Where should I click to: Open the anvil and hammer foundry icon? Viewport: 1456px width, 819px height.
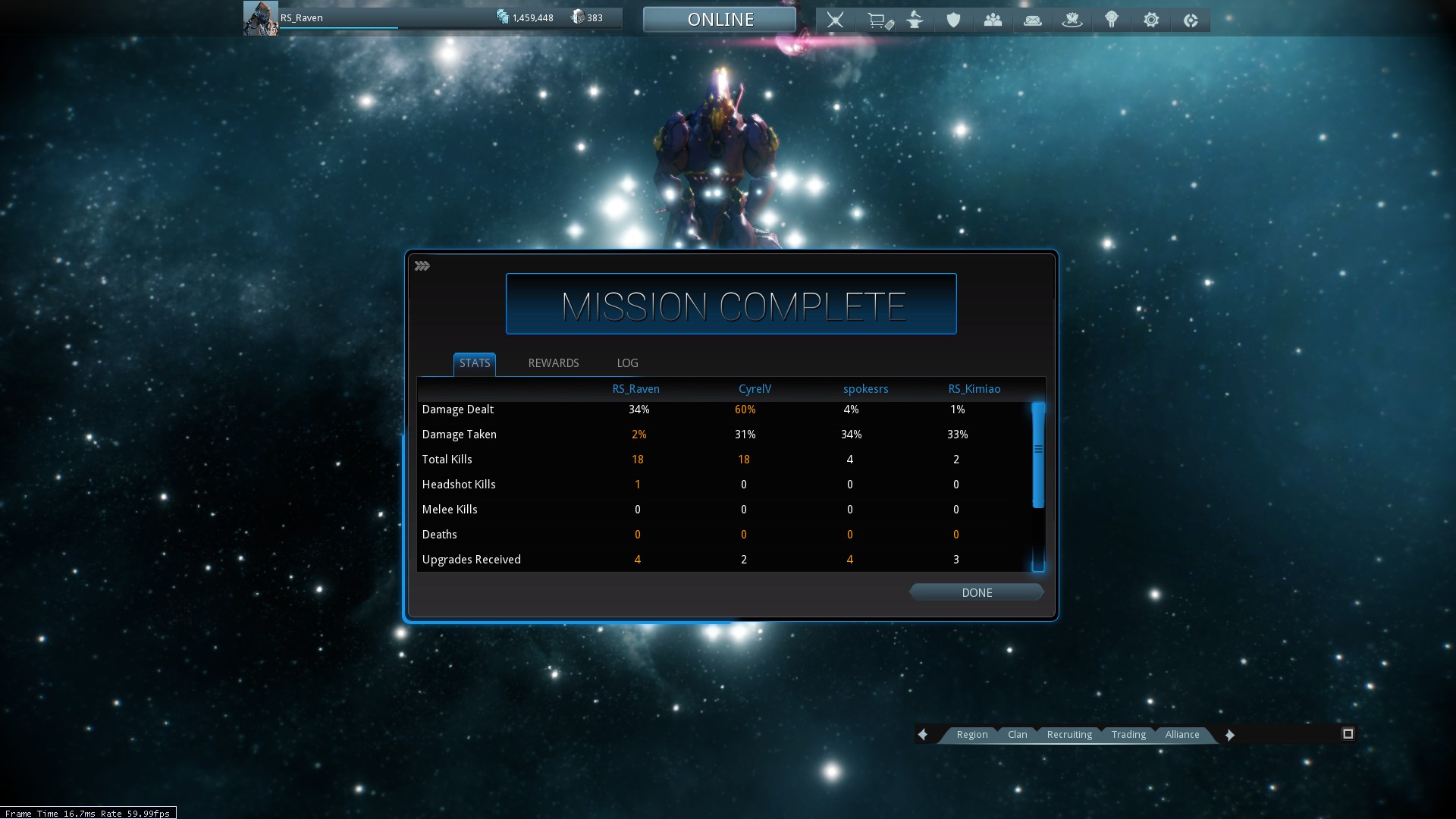coord(915,20)
